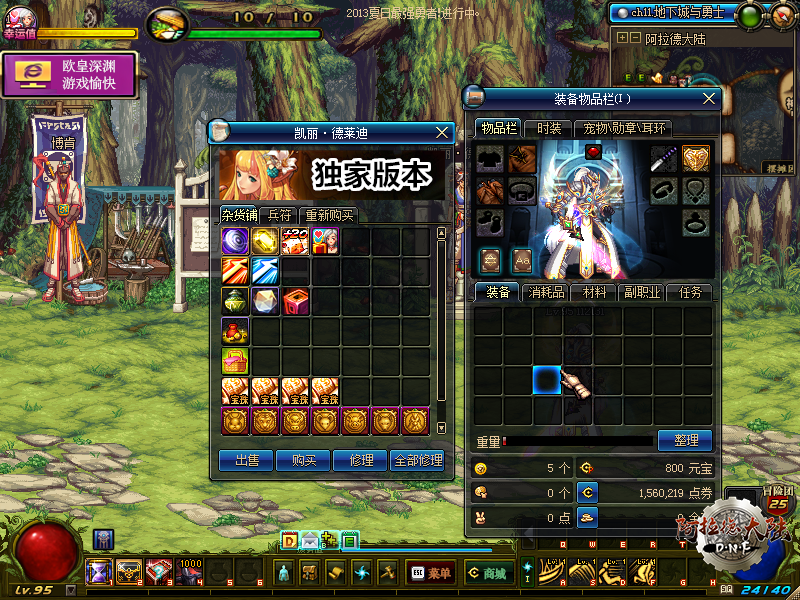Switch to the 材料 materials tab
The image size is (800, 600).
click(594, 292)
